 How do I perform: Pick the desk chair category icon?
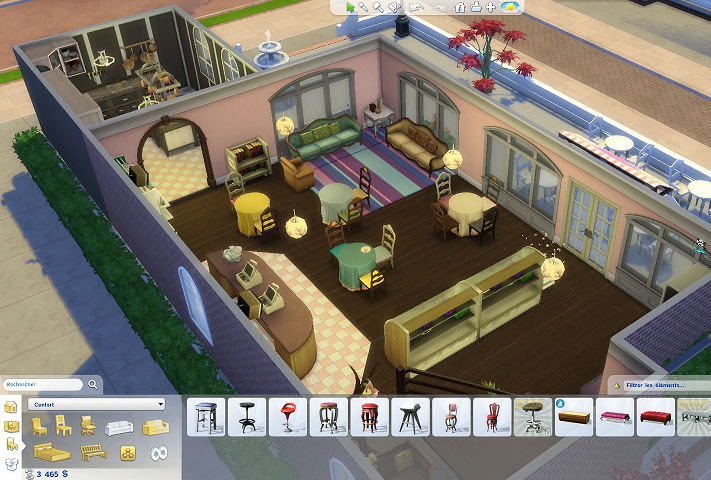[90, 426]
